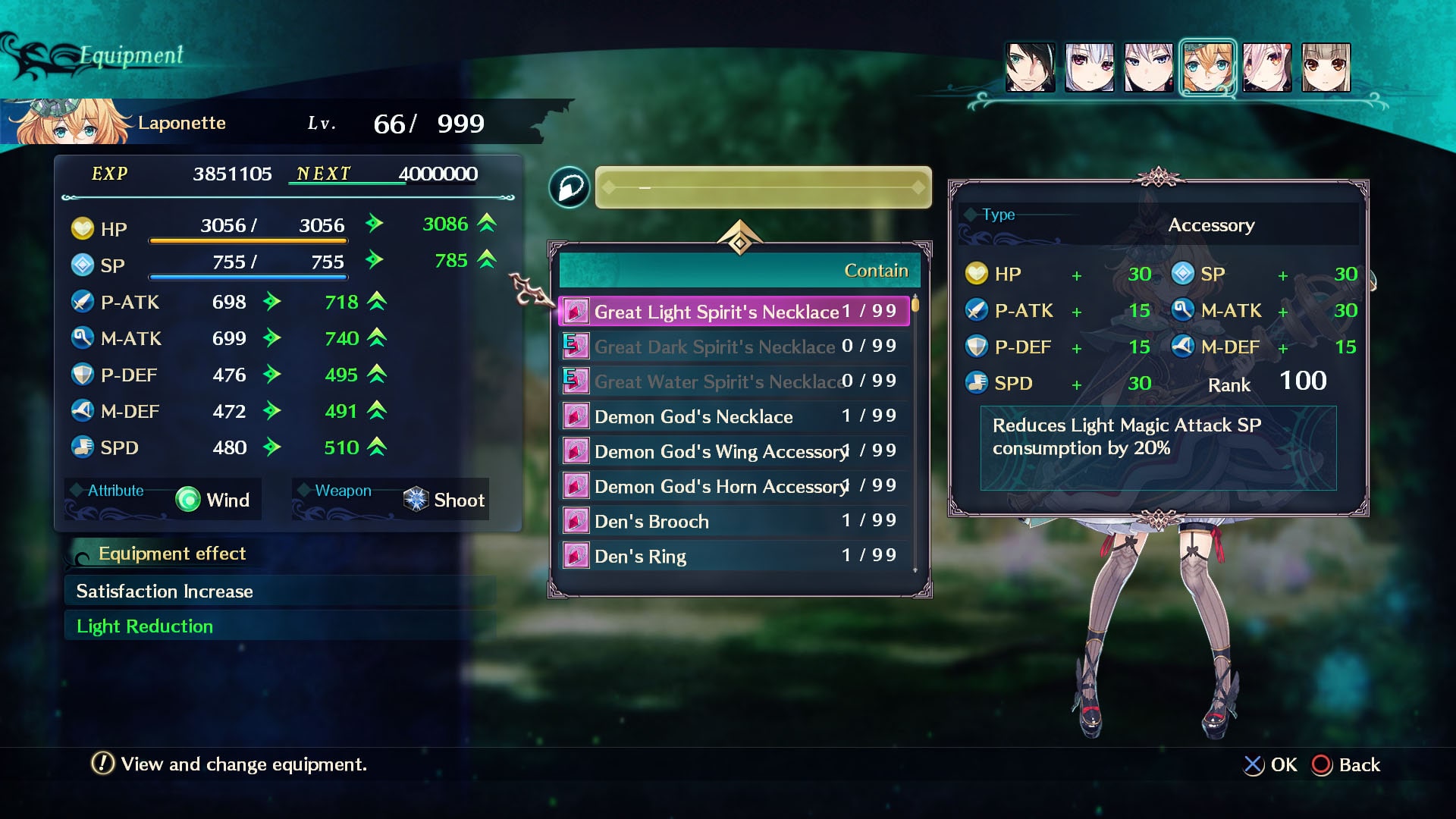Viewport: 1456px width, 819px height.
Task: Open the equipment slot selection bar
Action: tap(761, 187)
